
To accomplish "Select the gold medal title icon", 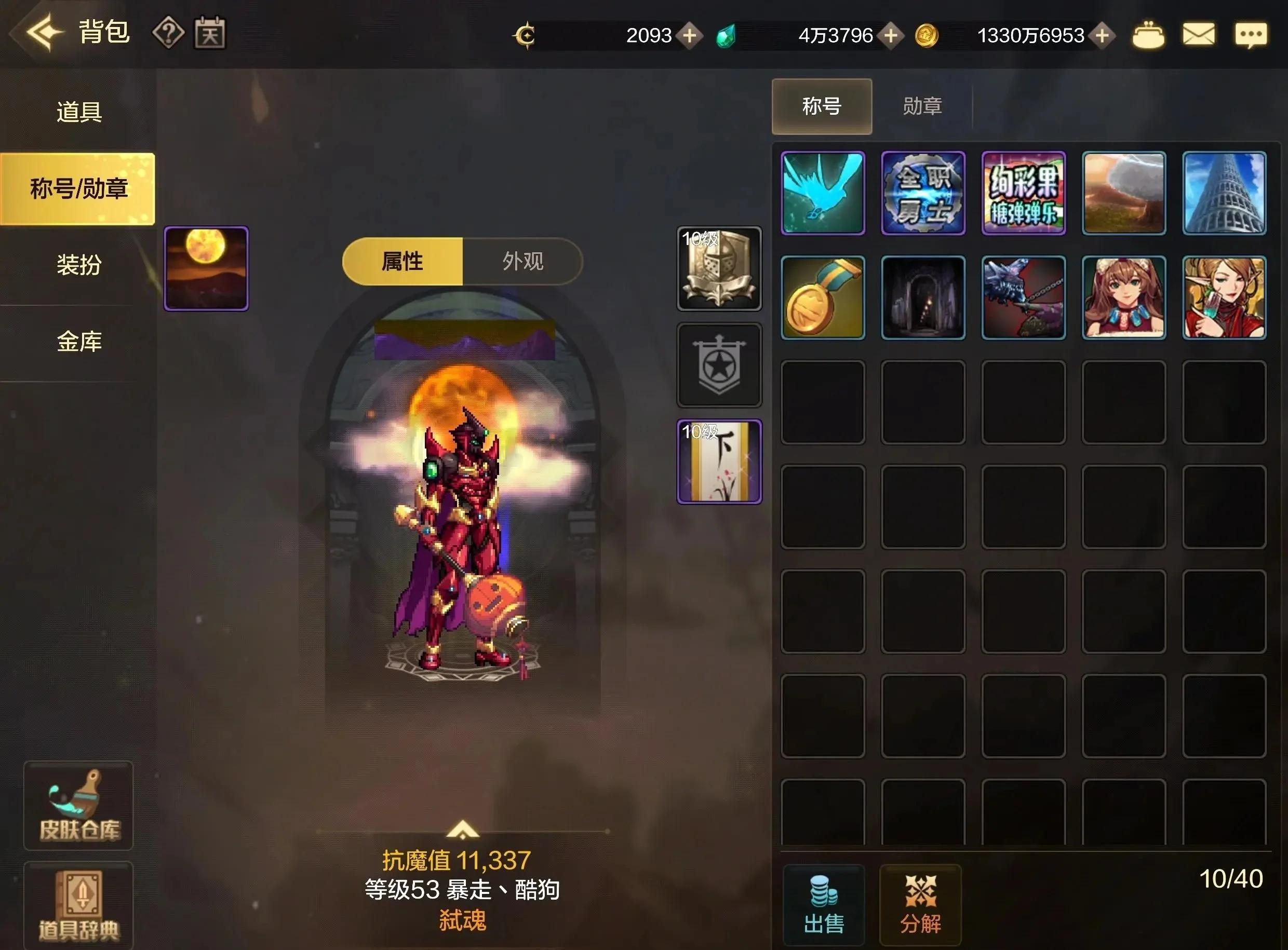I will pos(822,297).
